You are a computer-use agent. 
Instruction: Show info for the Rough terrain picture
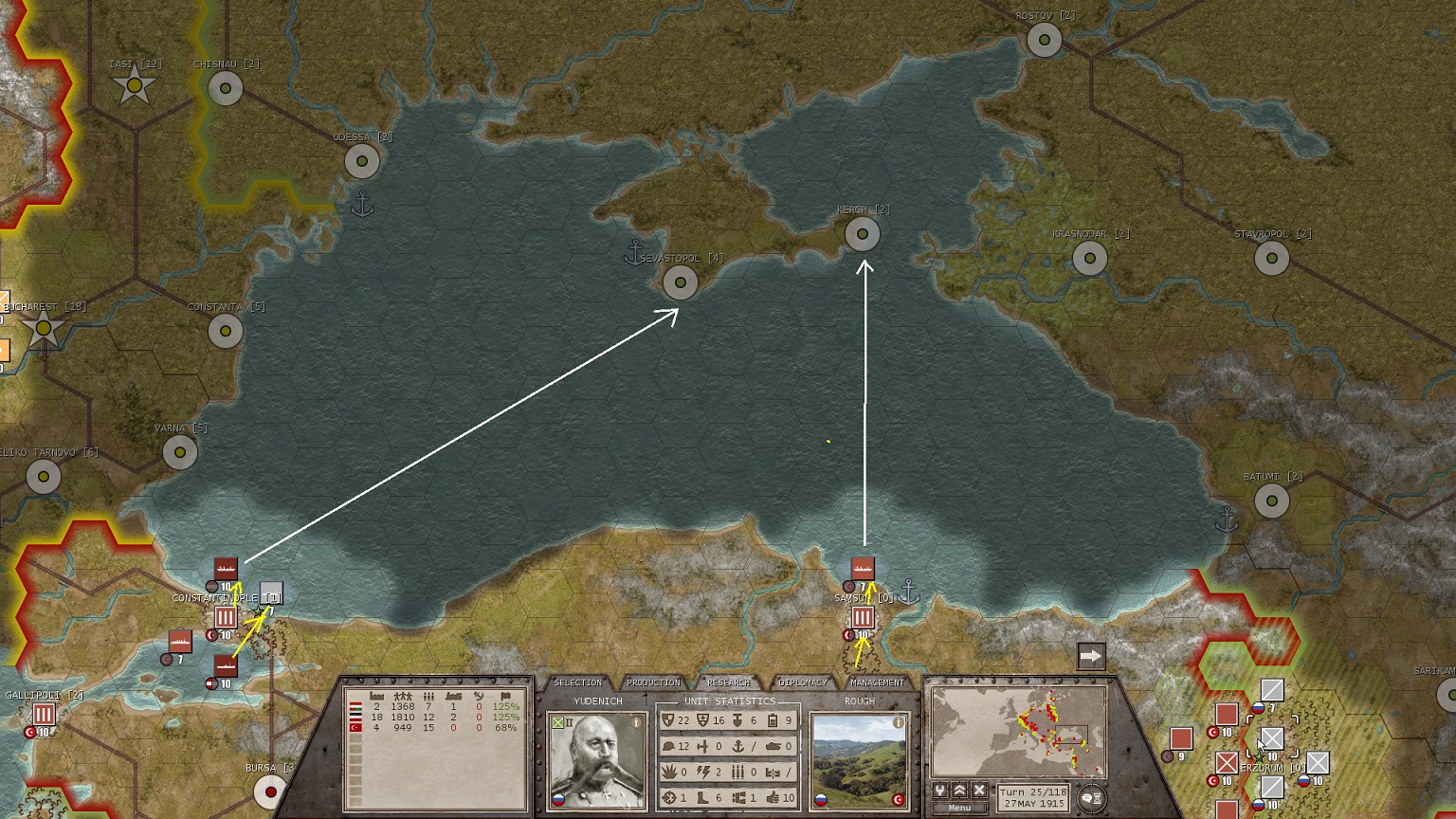(x=898, y=723)
